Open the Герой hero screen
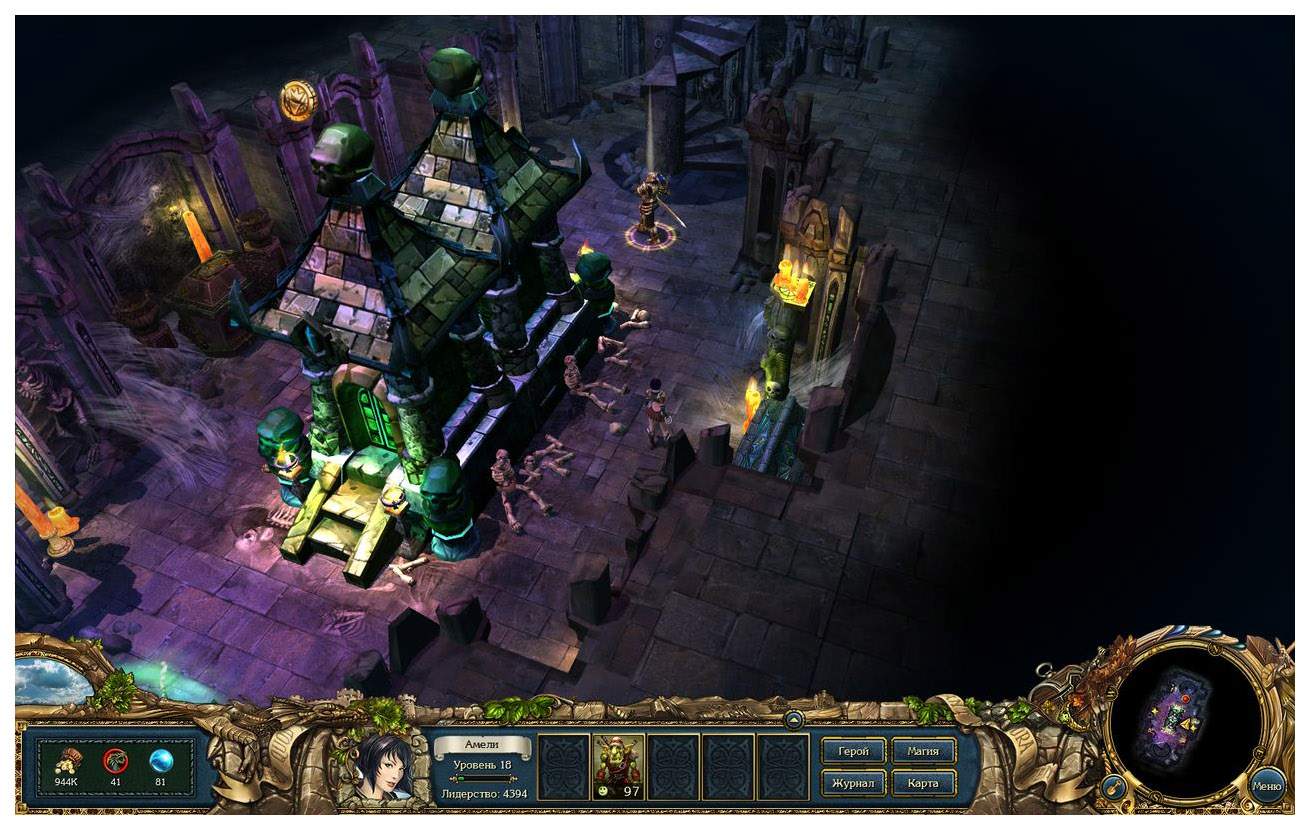 [x=853, y=751]
